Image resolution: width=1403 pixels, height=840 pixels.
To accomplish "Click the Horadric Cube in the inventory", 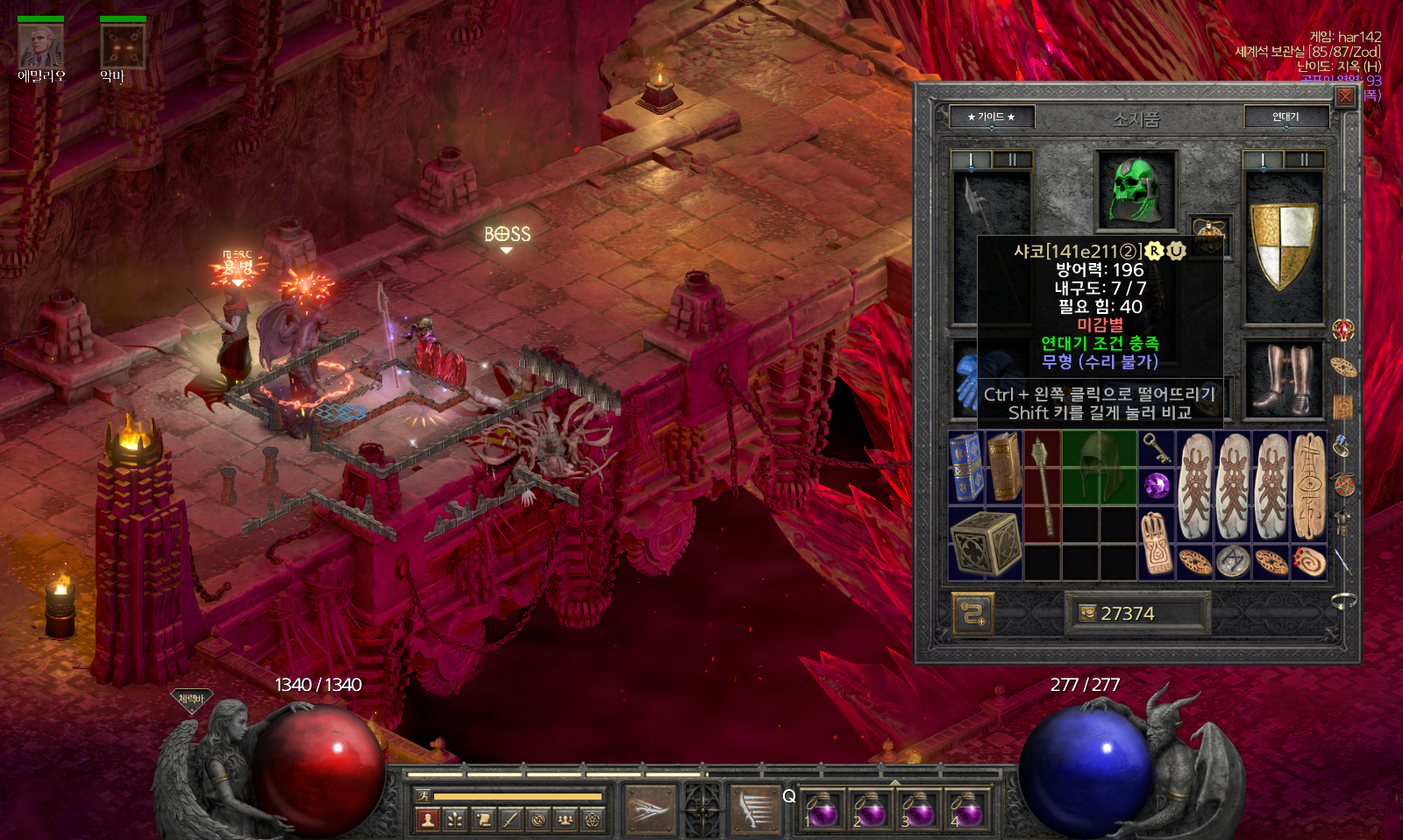I will (x=986, y=544).
